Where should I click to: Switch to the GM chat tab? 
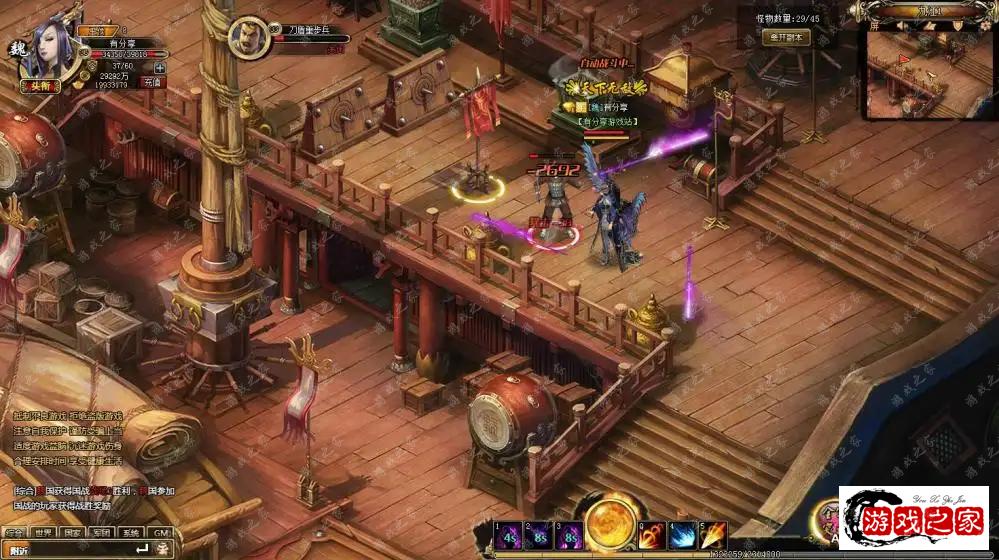pos(159,533)
